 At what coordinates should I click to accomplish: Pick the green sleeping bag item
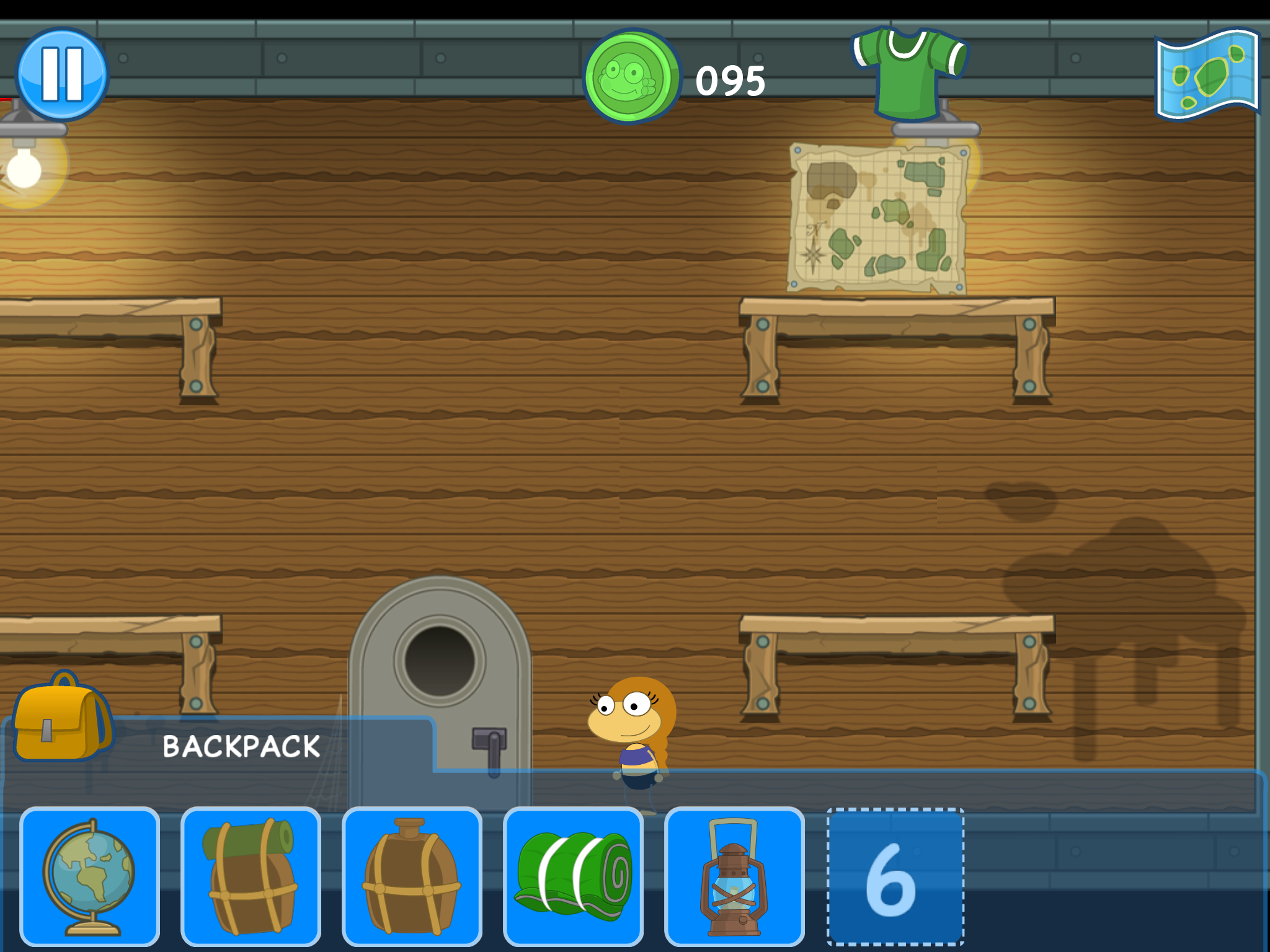574,876
